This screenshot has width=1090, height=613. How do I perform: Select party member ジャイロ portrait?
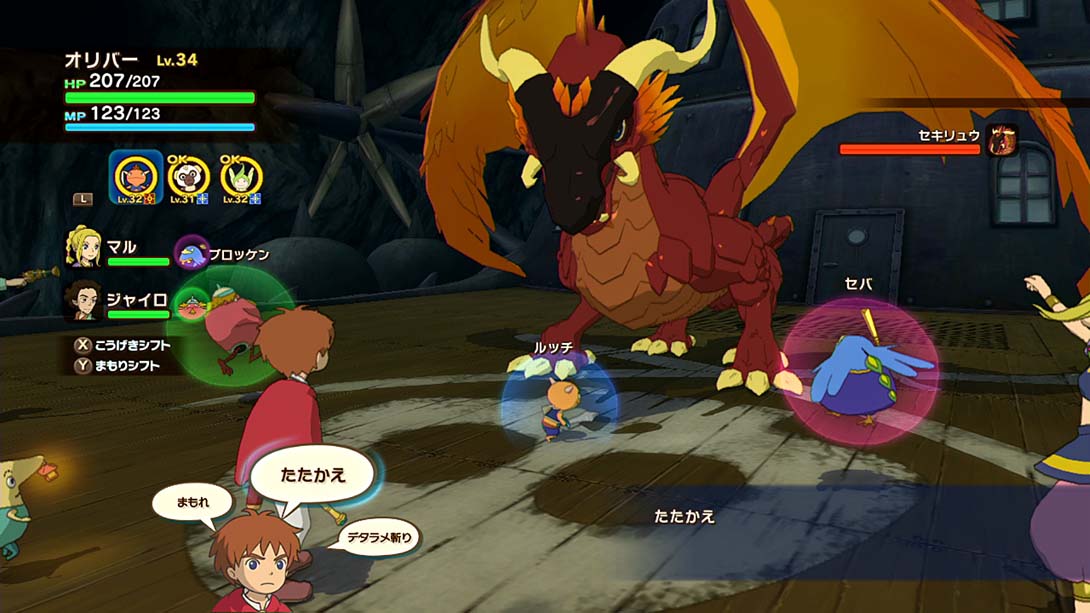pyautogui.click(x=84, y=299)
